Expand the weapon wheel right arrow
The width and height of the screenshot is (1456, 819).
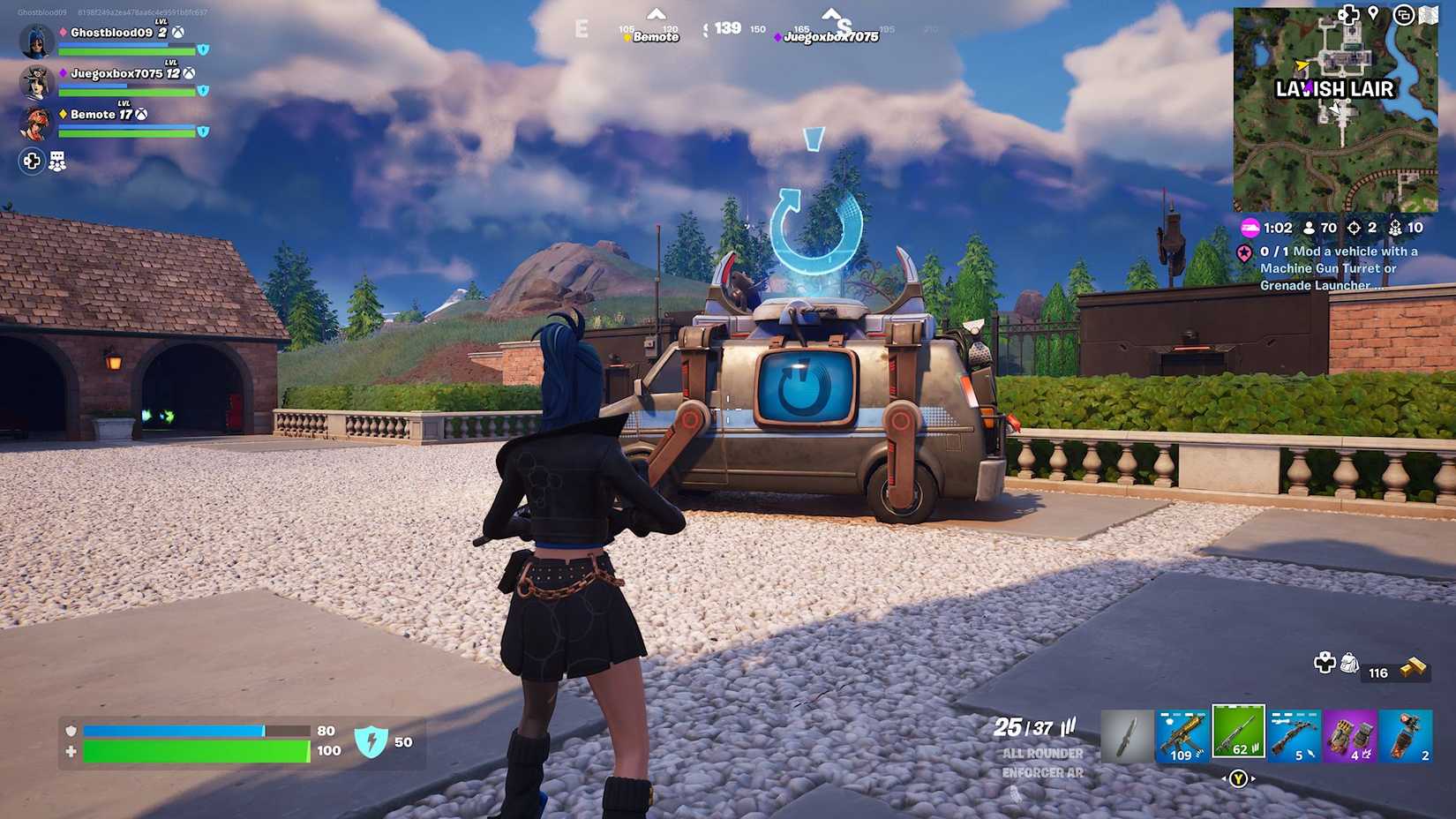[1253, 778]
